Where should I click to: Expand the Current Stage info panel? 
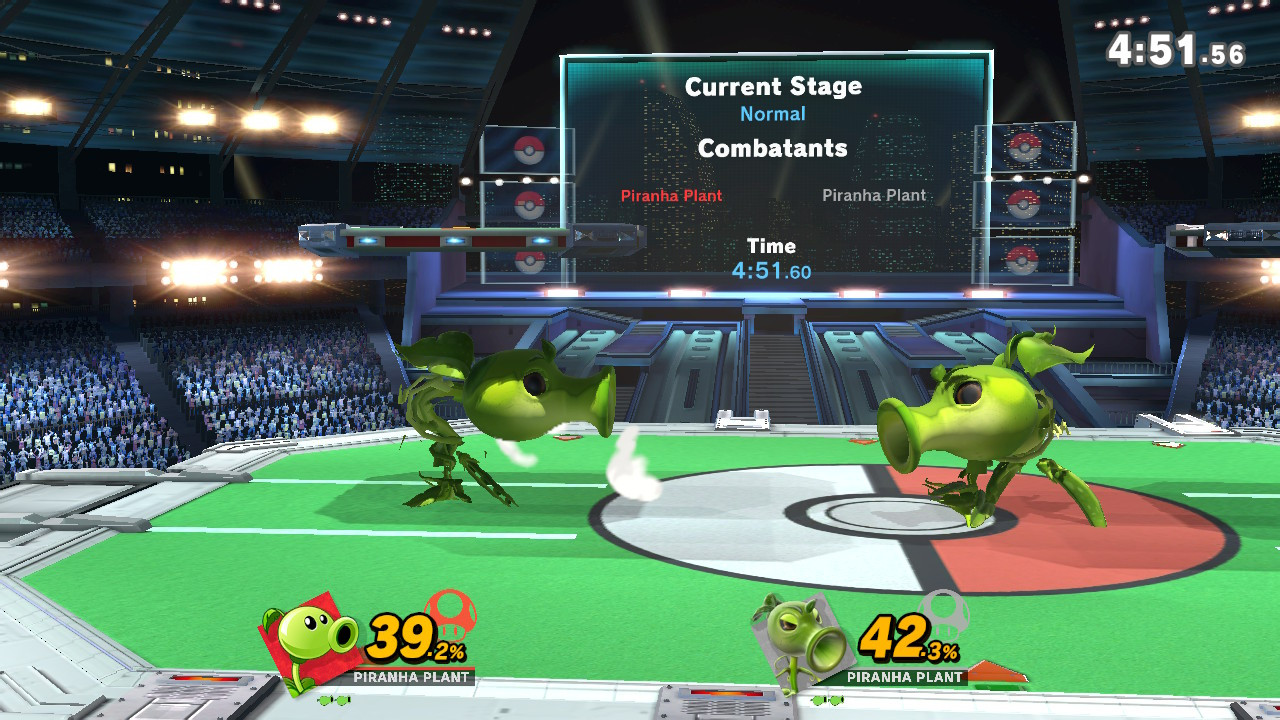773,87
